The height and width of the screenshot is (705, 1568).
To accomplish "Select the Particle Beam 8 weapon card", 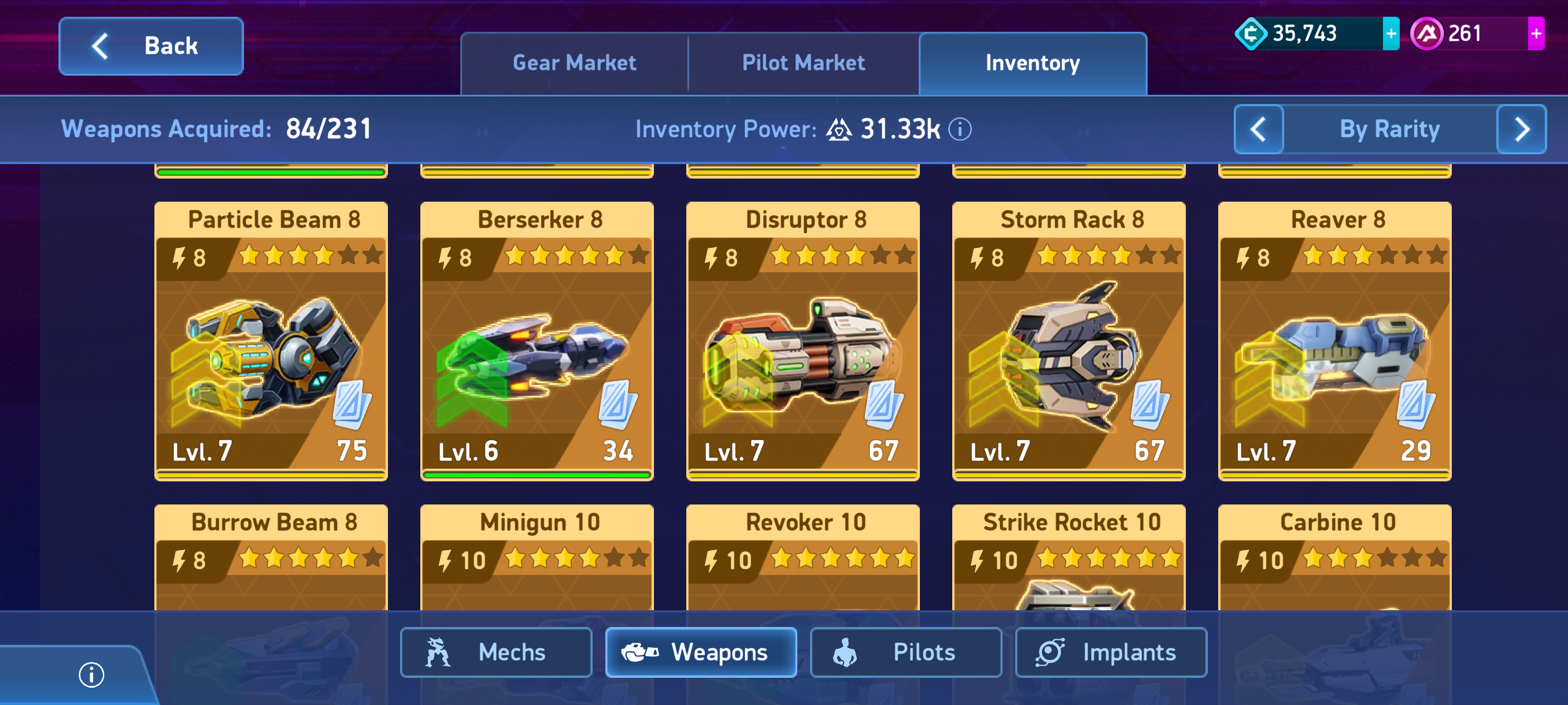I will [x=271, y=340].
